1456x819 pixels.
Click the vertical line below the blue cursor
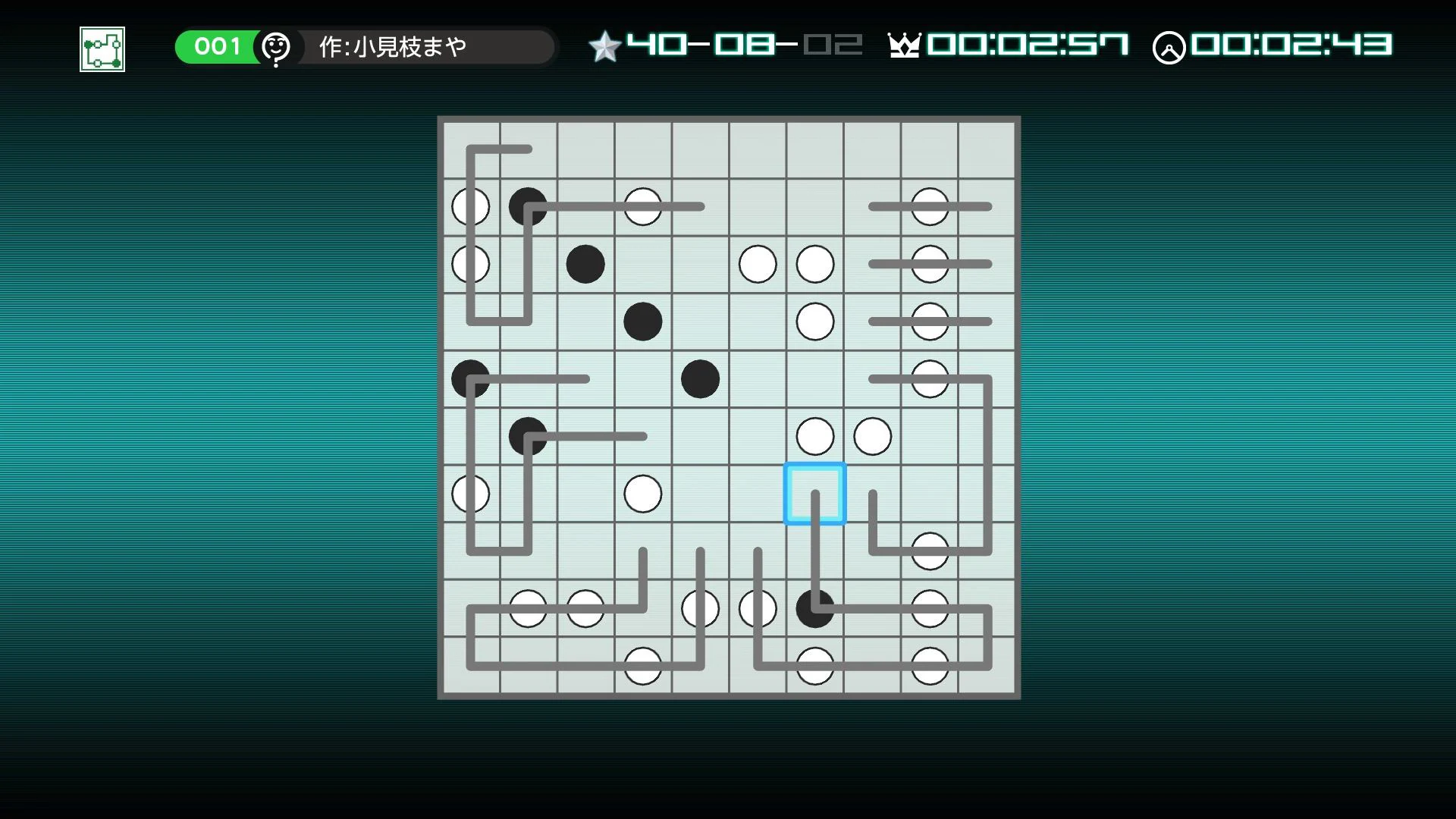coord(814,554)
